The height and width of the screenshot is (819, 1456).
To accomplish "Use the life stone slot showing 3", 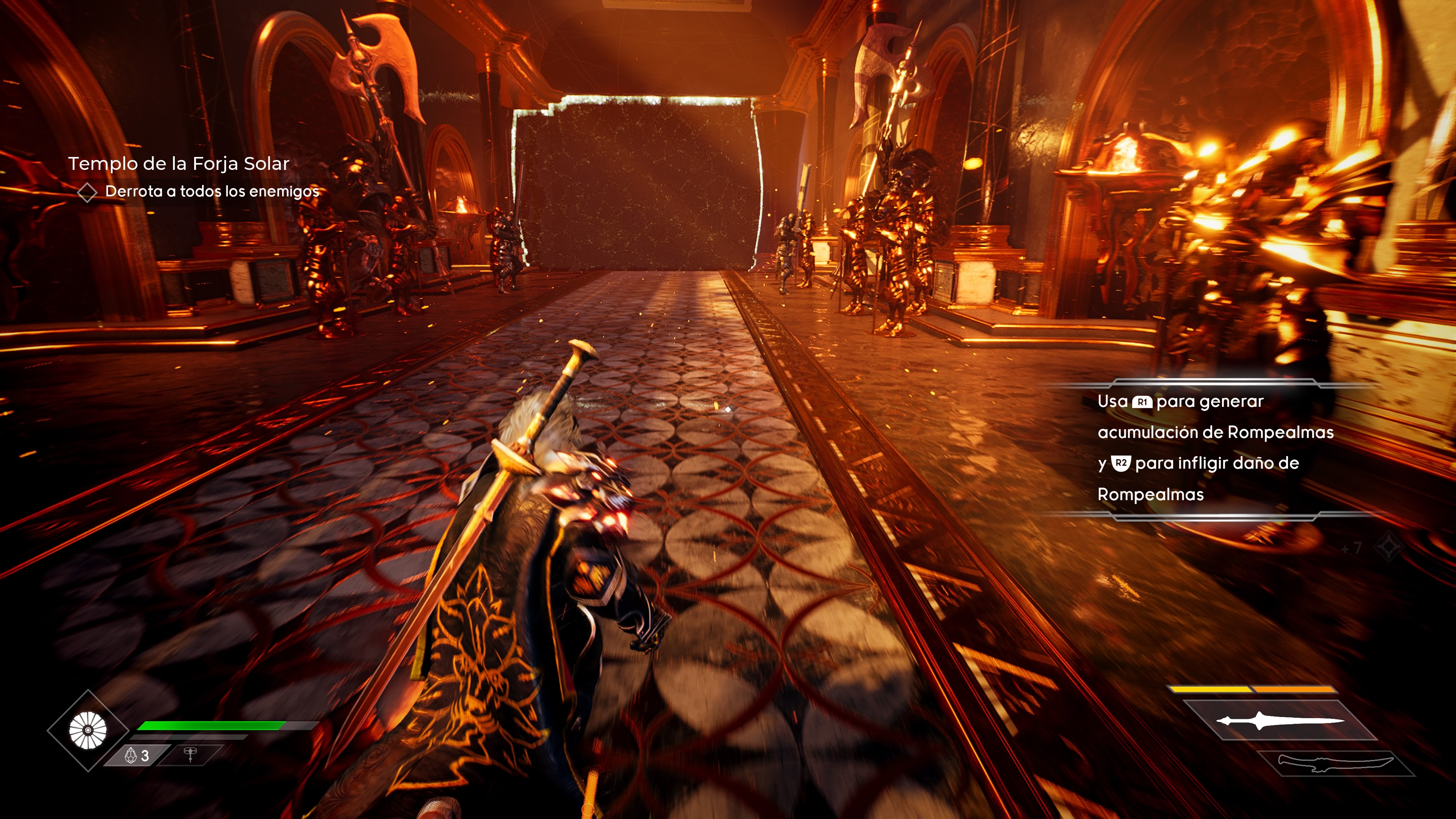I will [137, 755].
